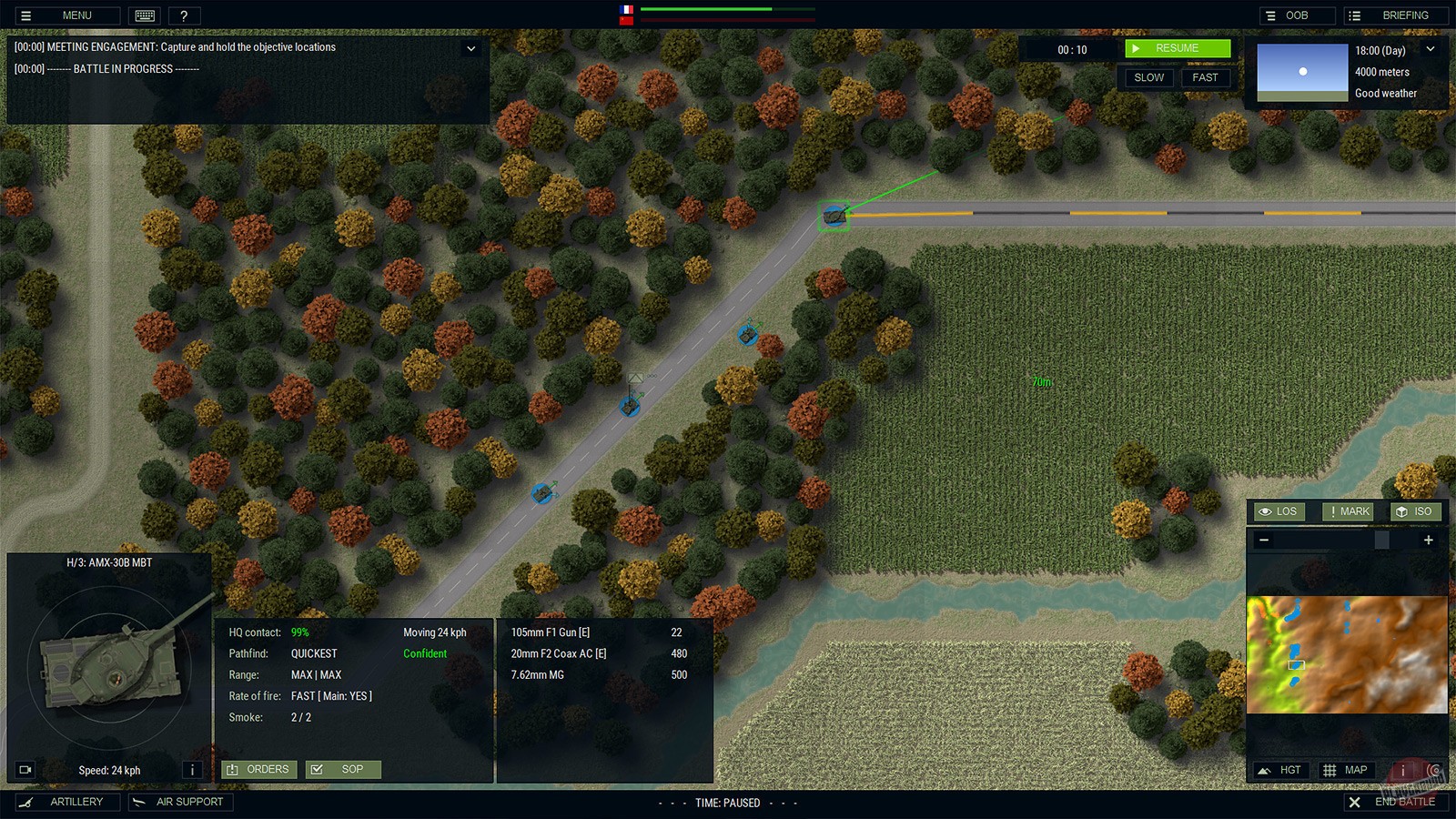Toggle MAP mode on the minimap
Image resolution: width=1456 pixels, height=819 pixels.
[1345, 770]
